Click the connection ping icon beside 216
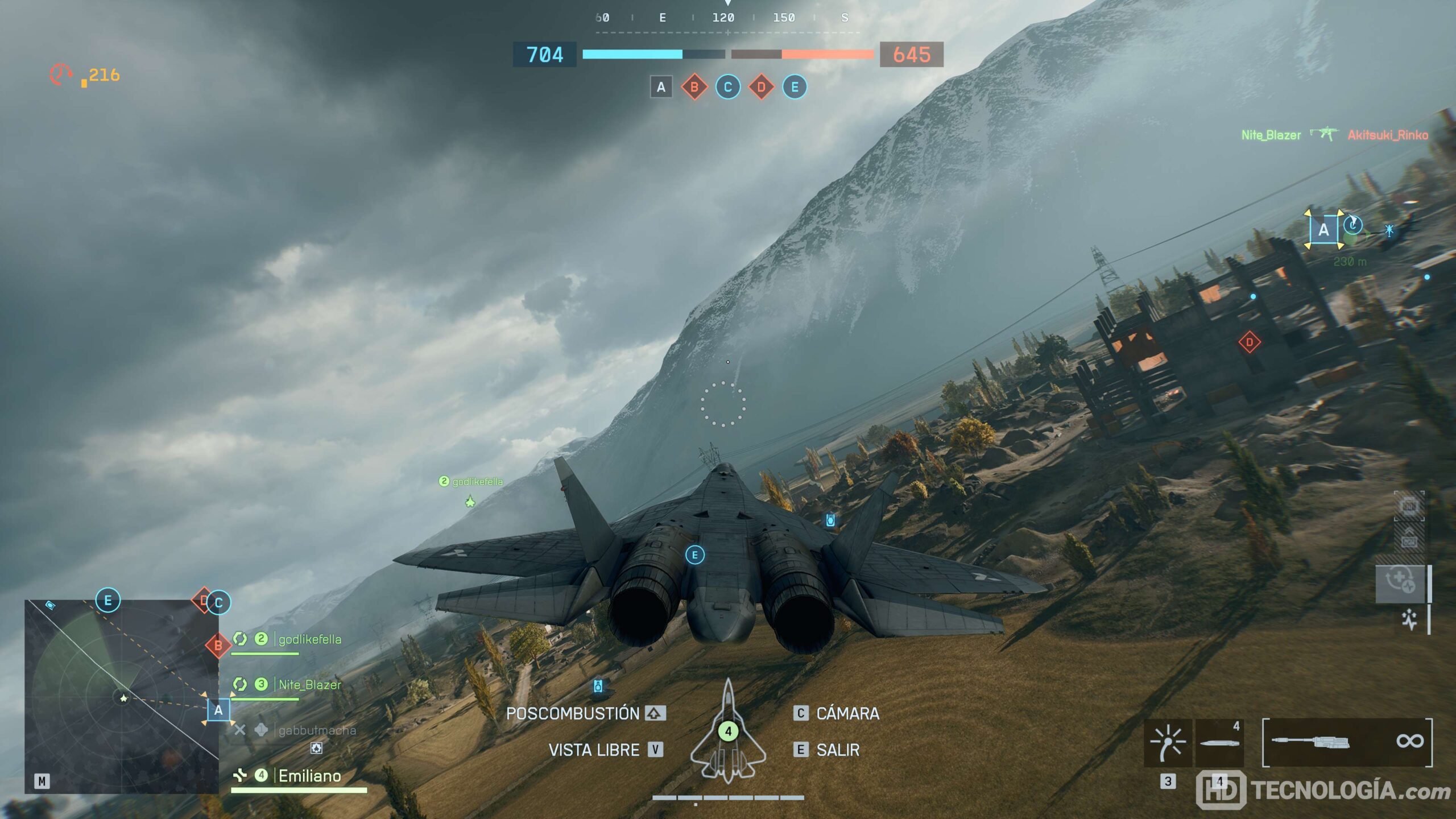 61,75
